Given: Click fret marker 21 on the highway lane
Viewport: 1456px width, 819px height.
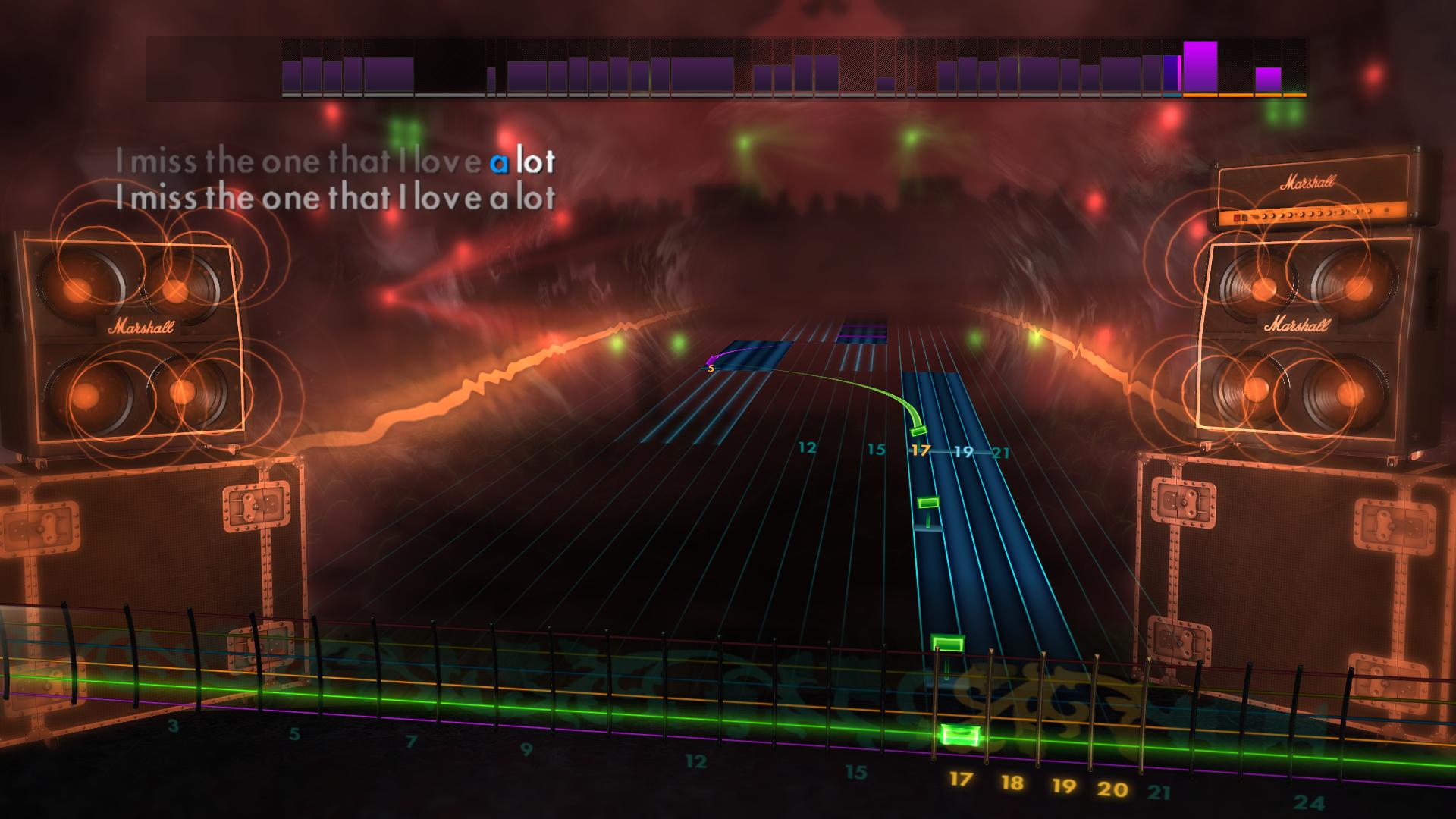Looking at the screenshot, I should pos(1001,453).
